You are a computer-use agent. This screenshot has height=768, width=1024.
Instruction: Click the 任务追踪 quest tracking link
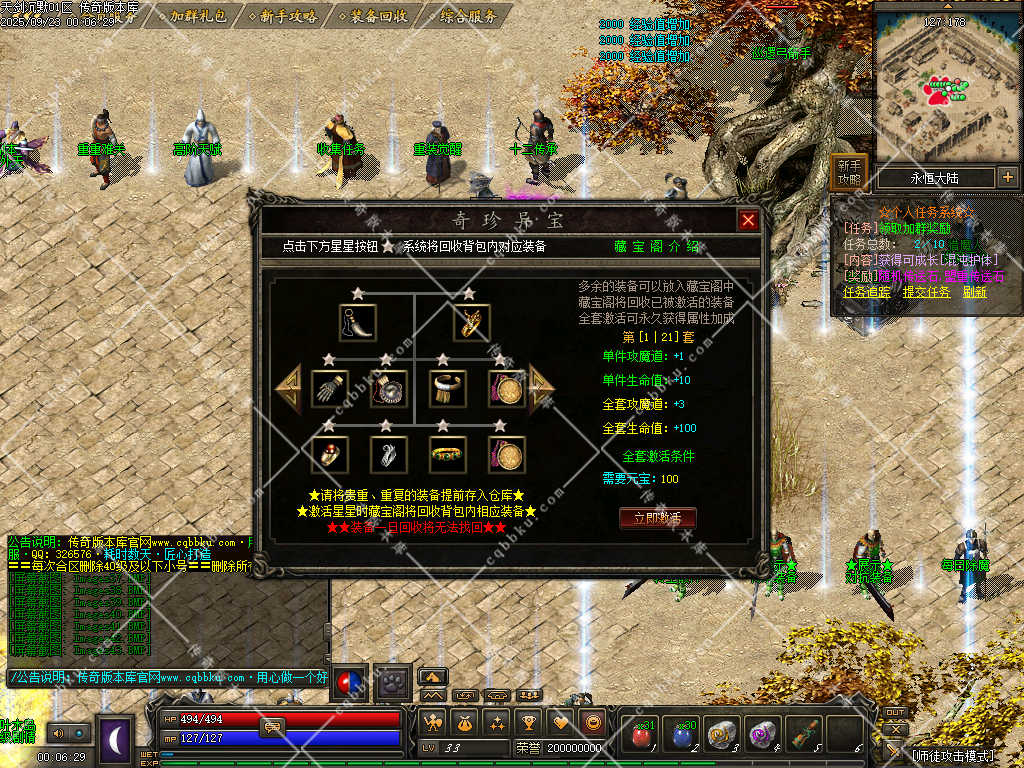[x=866, y=292]
